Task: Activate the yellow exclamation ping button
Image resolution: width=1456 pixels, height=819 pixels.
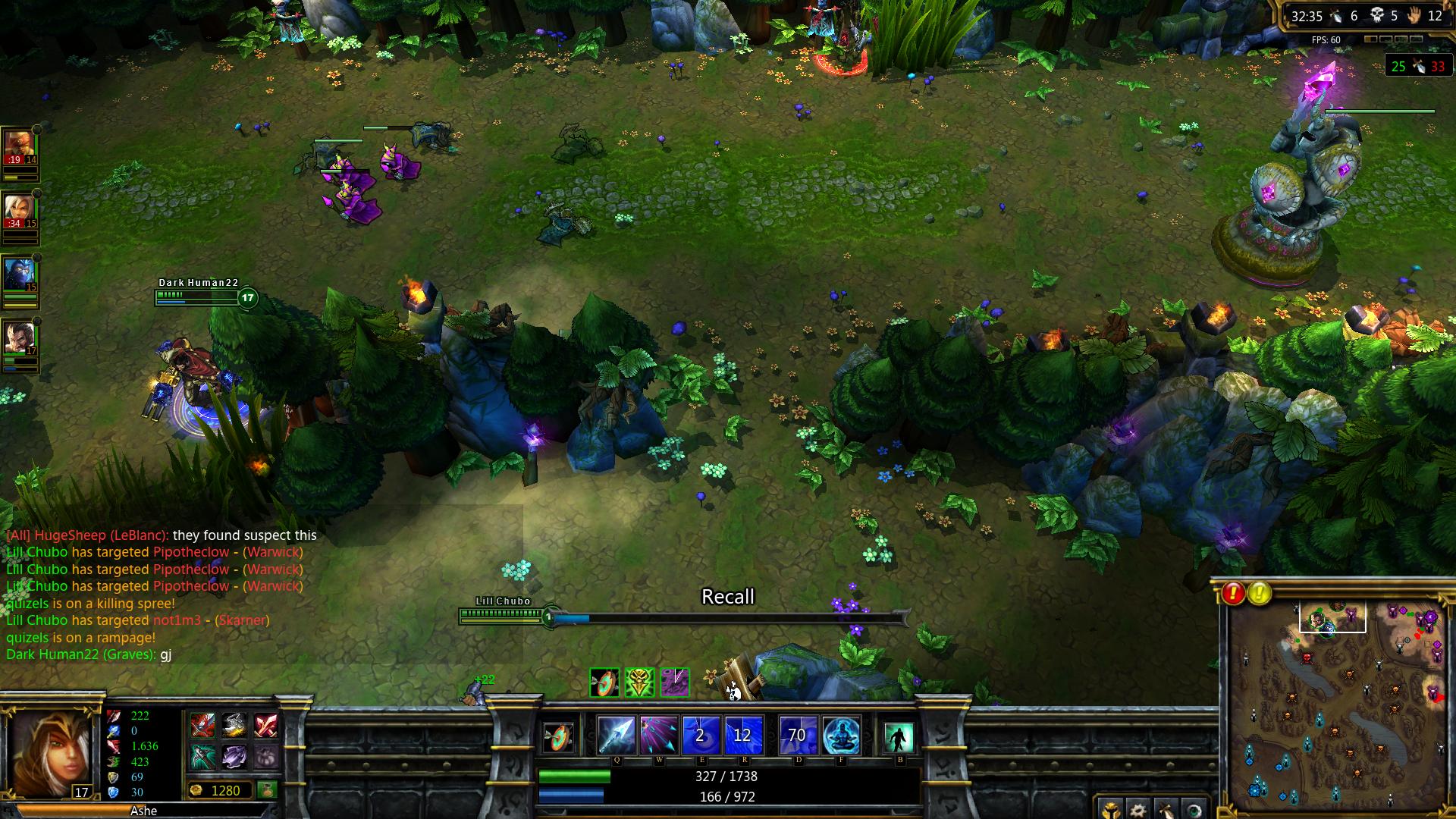Action: (x=1260, y=593)
